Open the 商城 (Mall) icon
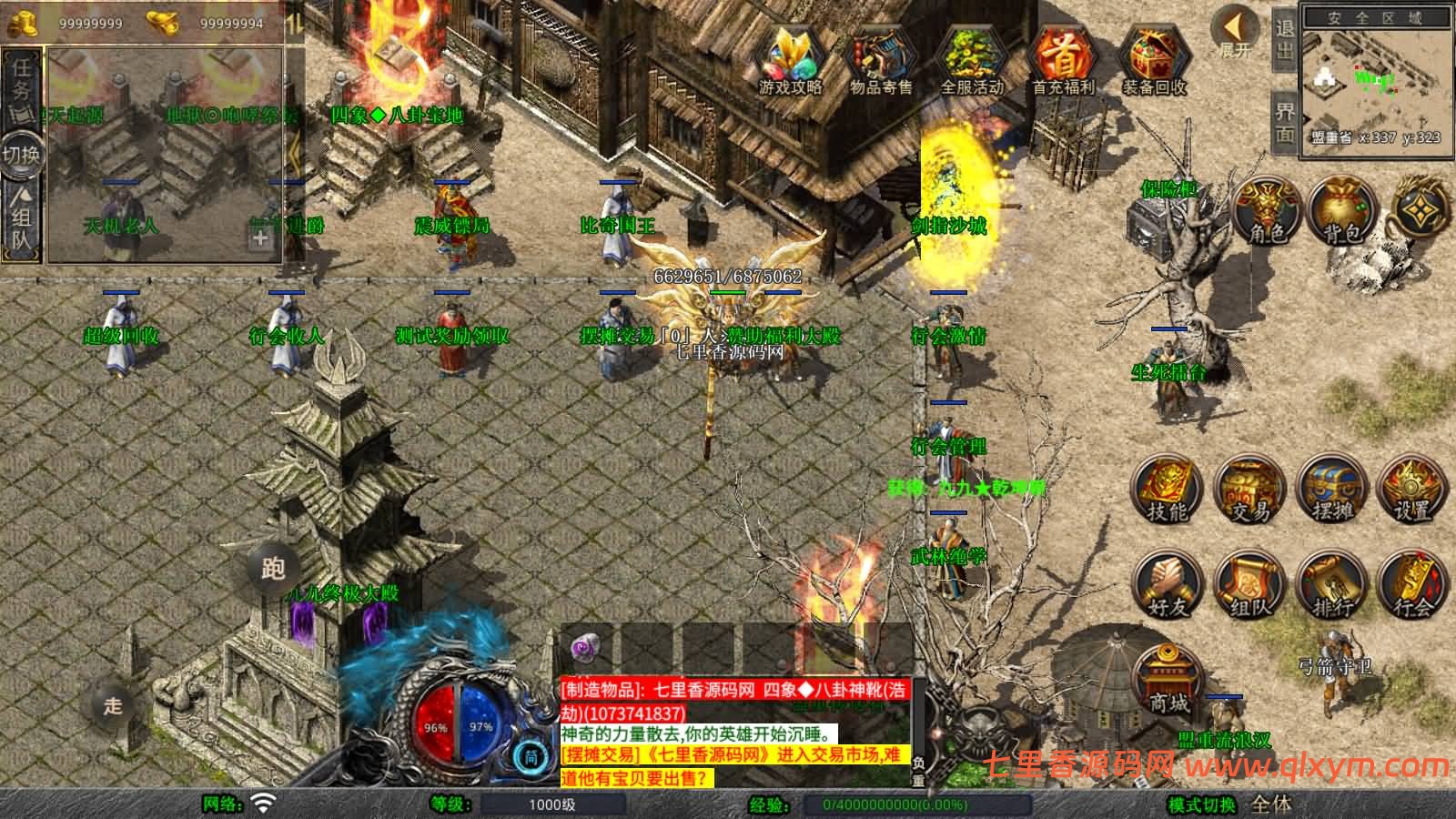Screen dimensions: 1456x819 coord(1167,678)
